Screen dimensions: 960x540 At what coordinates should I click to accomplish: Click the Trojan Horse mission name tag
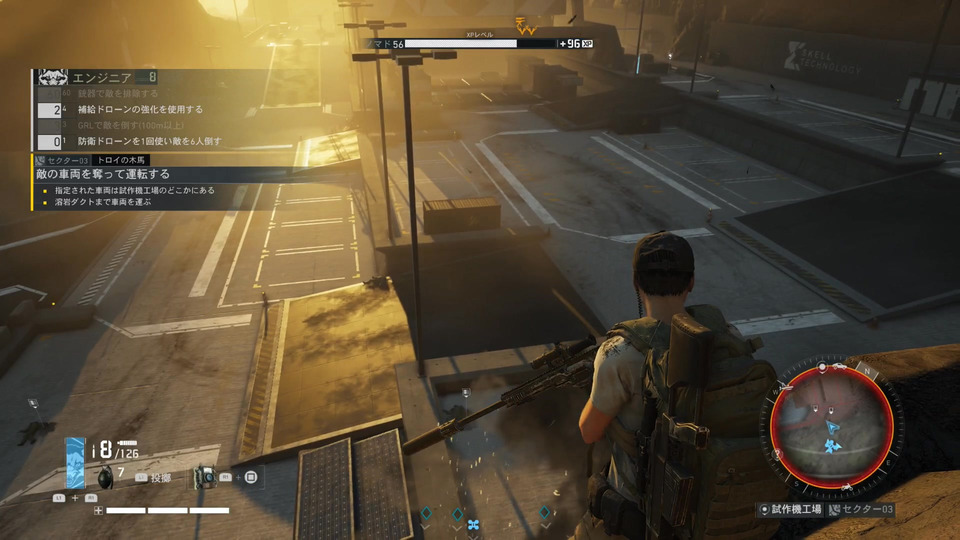124,160
